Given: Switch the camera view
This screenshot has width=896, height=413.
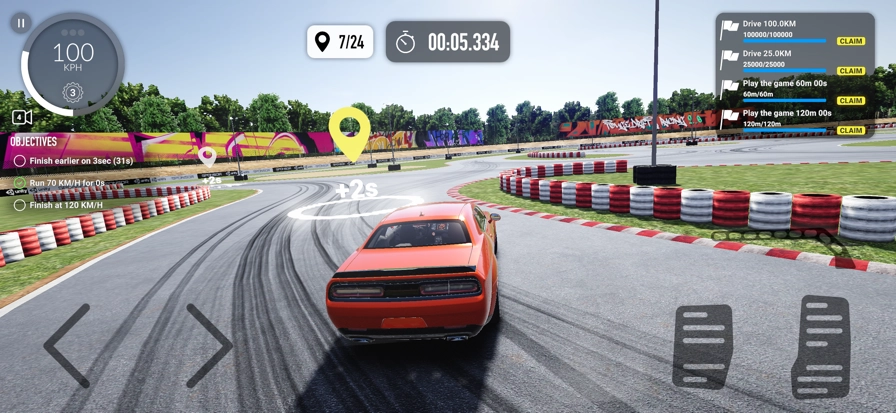Looking at the screenshot, I should tap(22, 117).
